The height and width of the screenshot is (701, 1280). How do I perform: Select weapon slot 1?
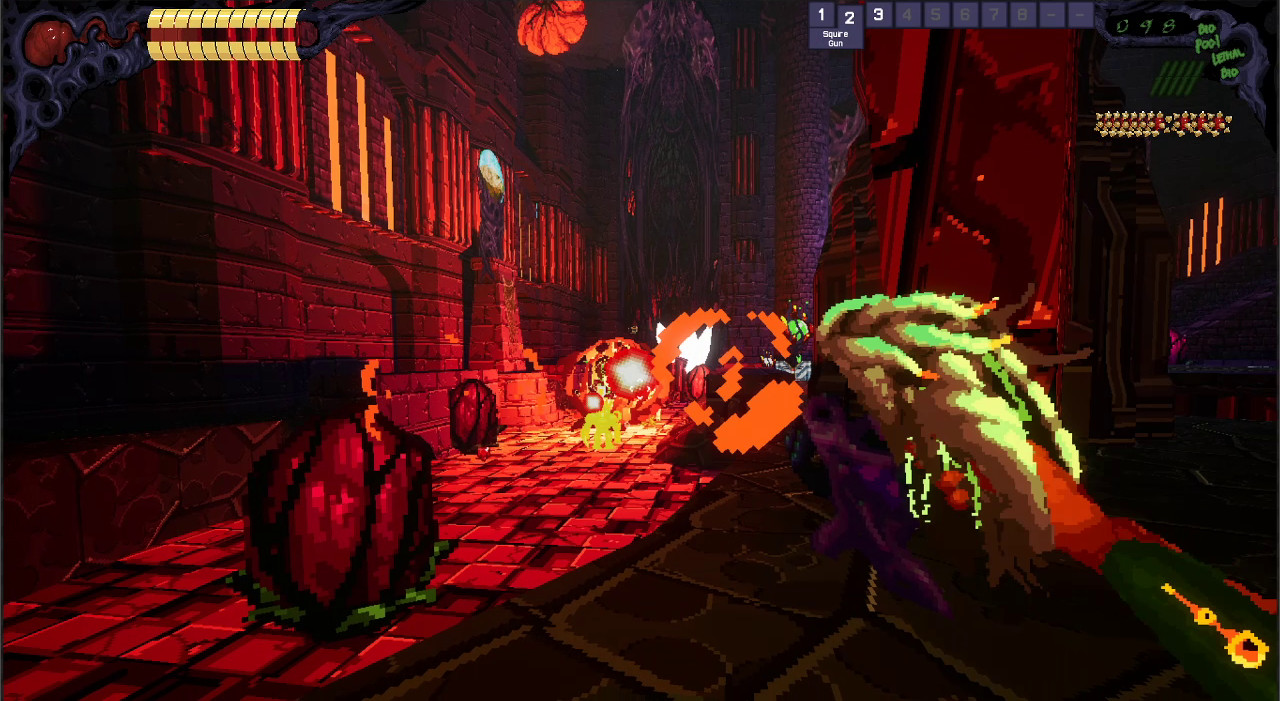(x=821, y=15)
